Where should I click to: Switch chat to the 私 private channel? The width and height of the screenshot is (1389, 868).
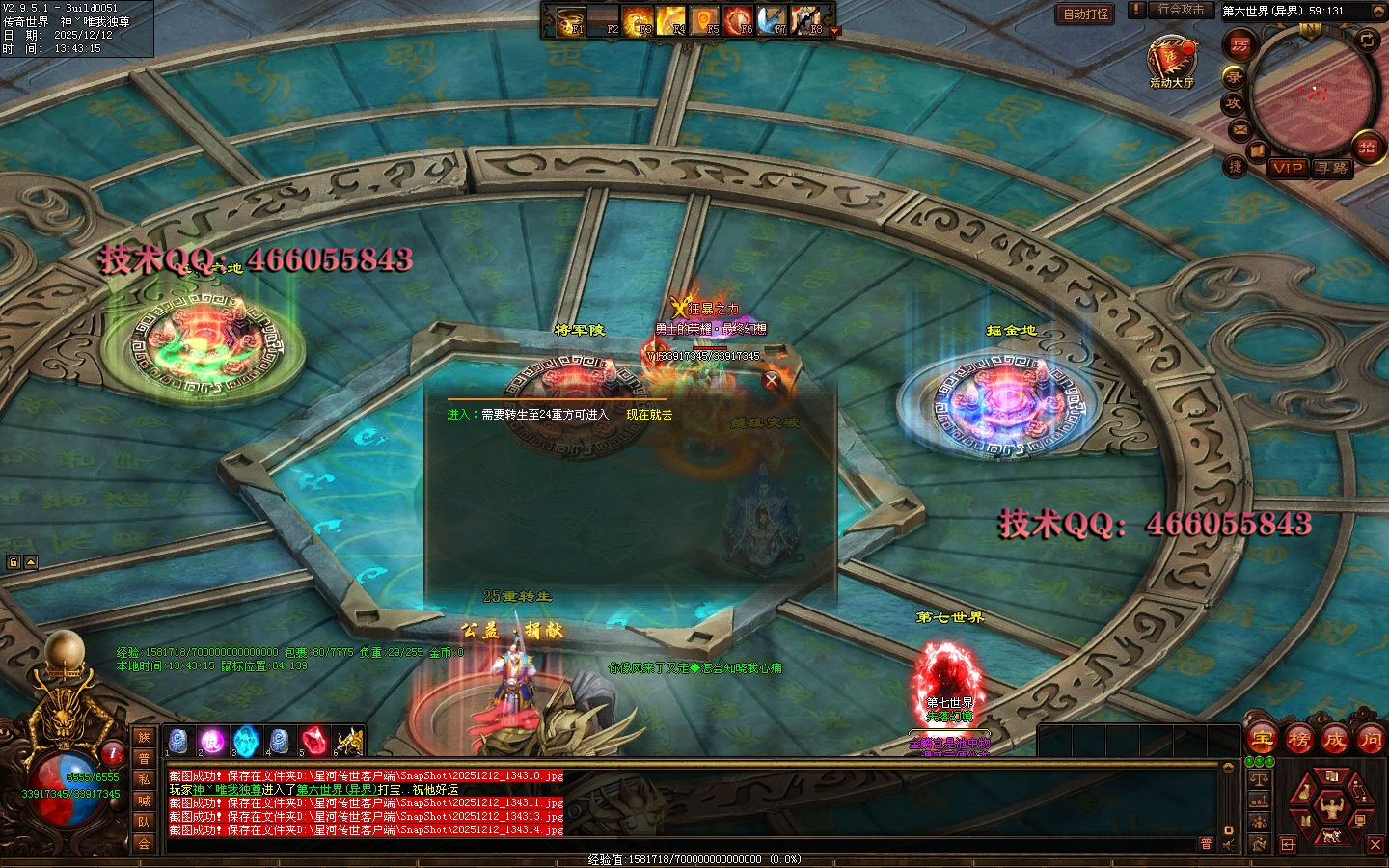[x=144, y=779]
